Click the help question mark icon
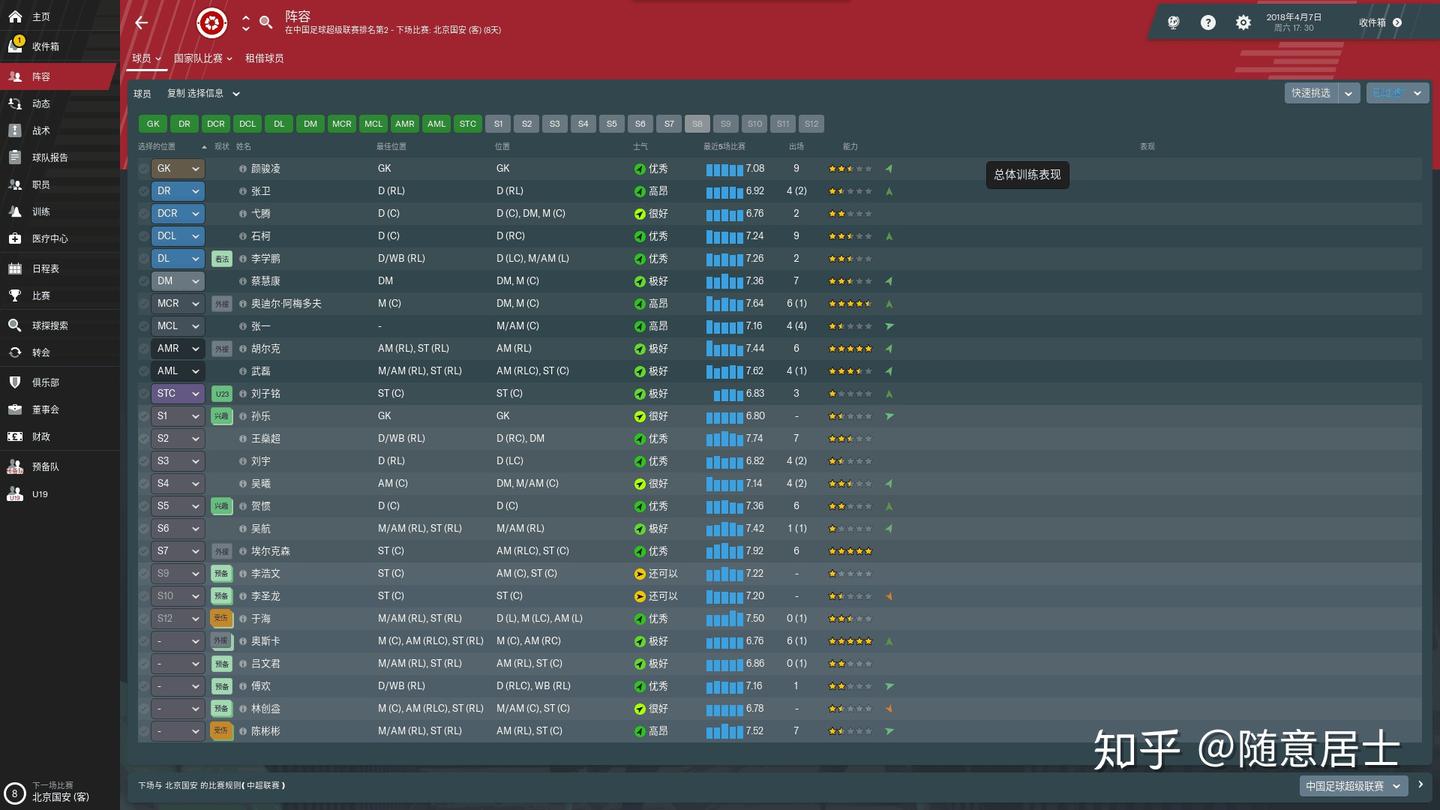 tap(1207, 21)
